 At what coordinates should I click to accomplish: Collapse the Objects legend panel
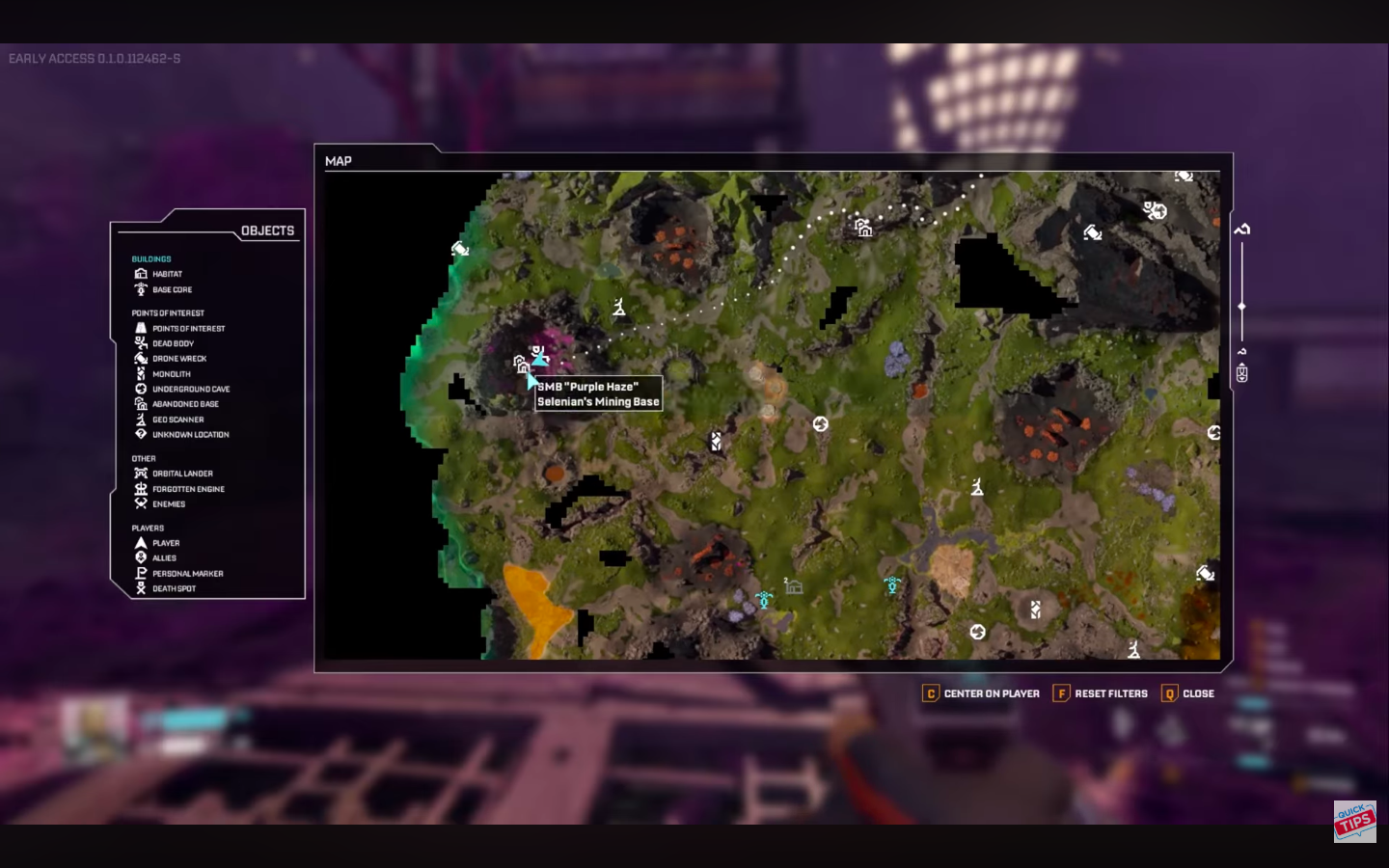click(x=268, y=230)
